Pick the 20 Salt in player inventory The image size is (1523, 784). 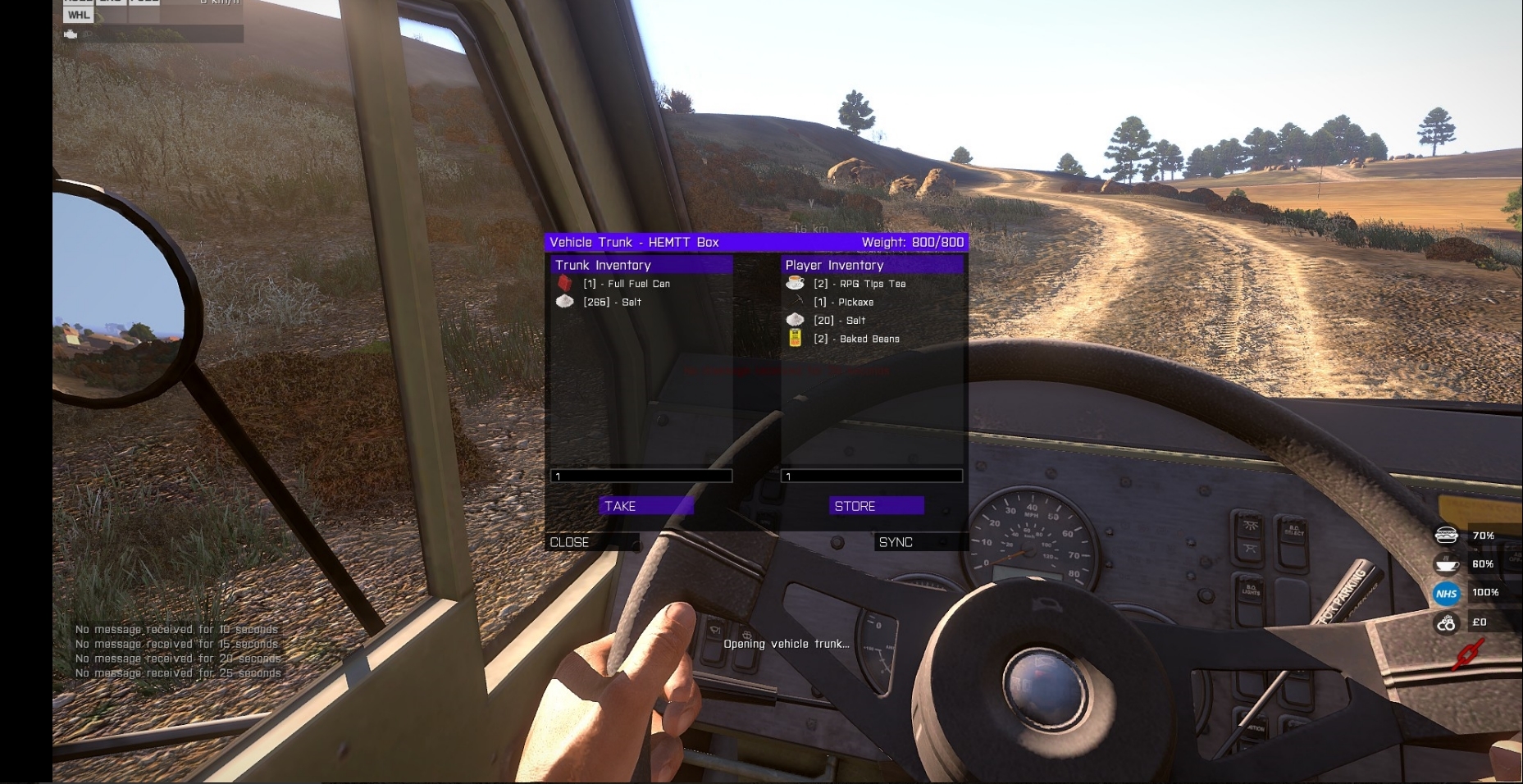click(x=839, y=321)
